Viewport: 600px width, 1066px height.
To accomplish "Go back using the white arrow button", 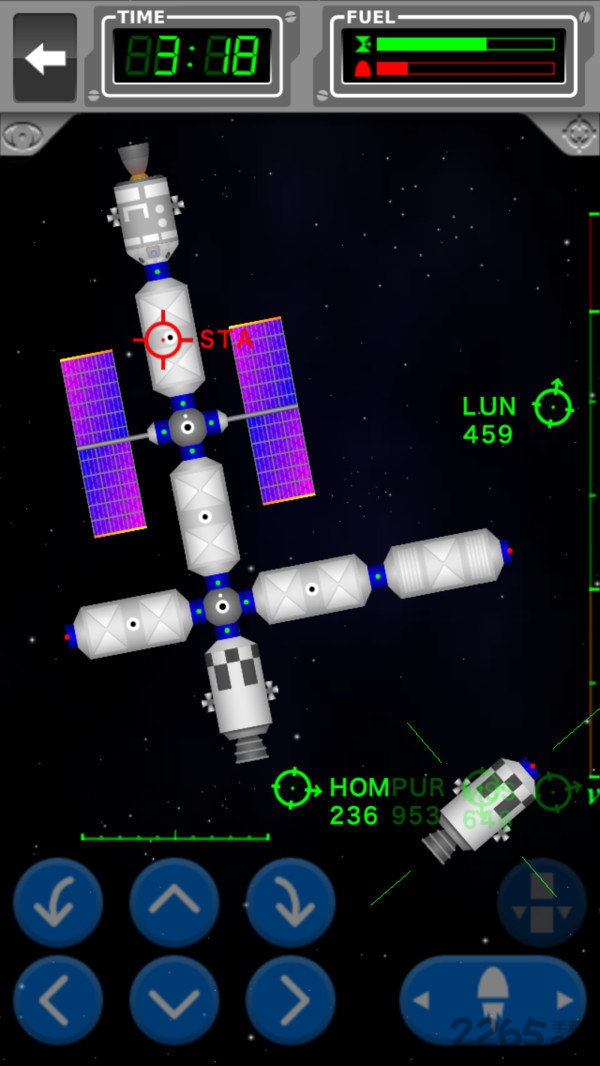I will click(45, 58).
